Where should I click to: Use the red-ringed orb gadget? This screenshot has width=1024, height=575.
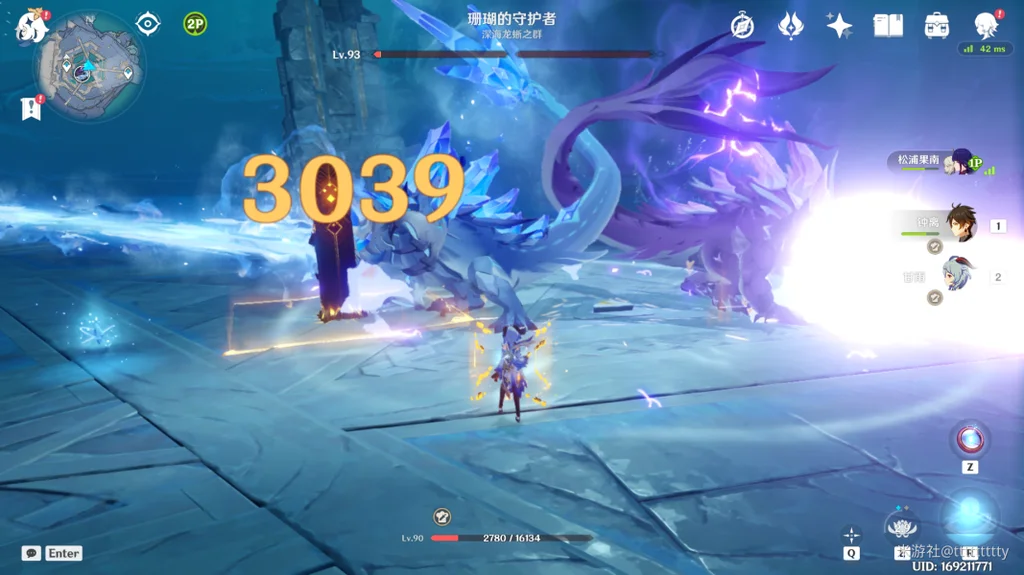pos(969,438)
